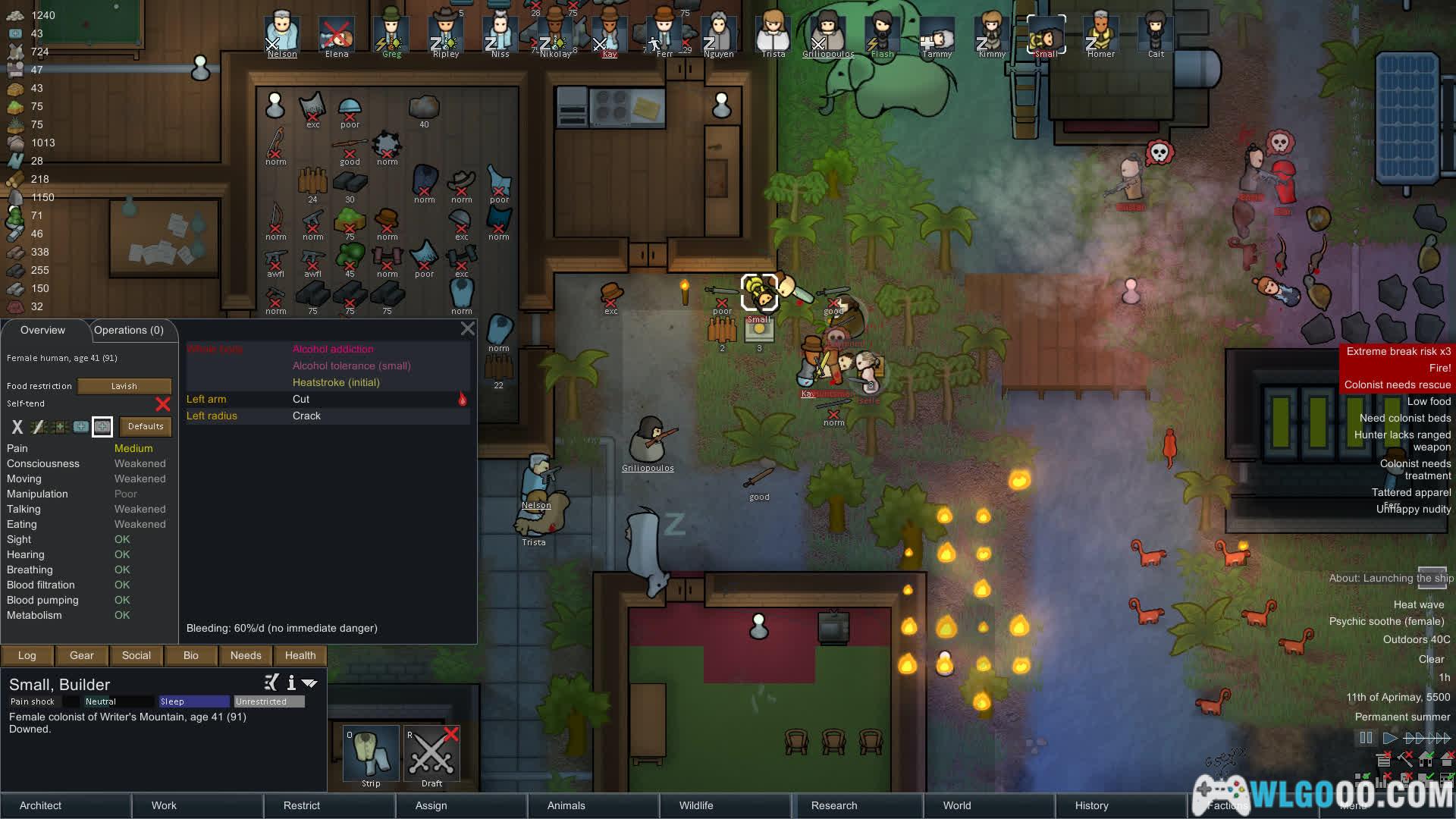Close the health panel
This screenshot has width=1456, height=819.
[x=468, y=328]
